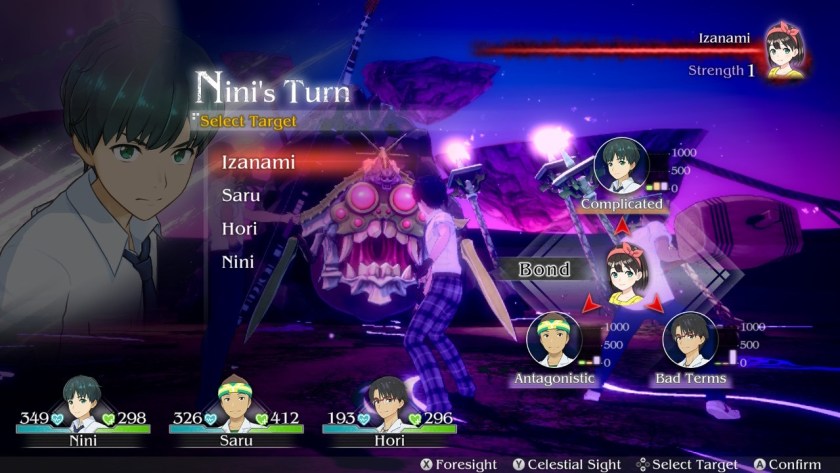Click the Complicated bond portrait
The width and height of the screenshot is (840, 473).
click(x=622, y=165)
